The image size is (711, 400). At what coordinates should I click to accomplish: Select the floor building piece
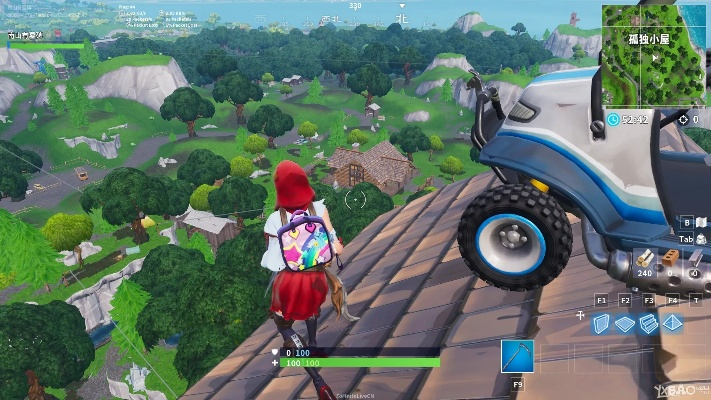pyautogui.click(x=625, y=323)
